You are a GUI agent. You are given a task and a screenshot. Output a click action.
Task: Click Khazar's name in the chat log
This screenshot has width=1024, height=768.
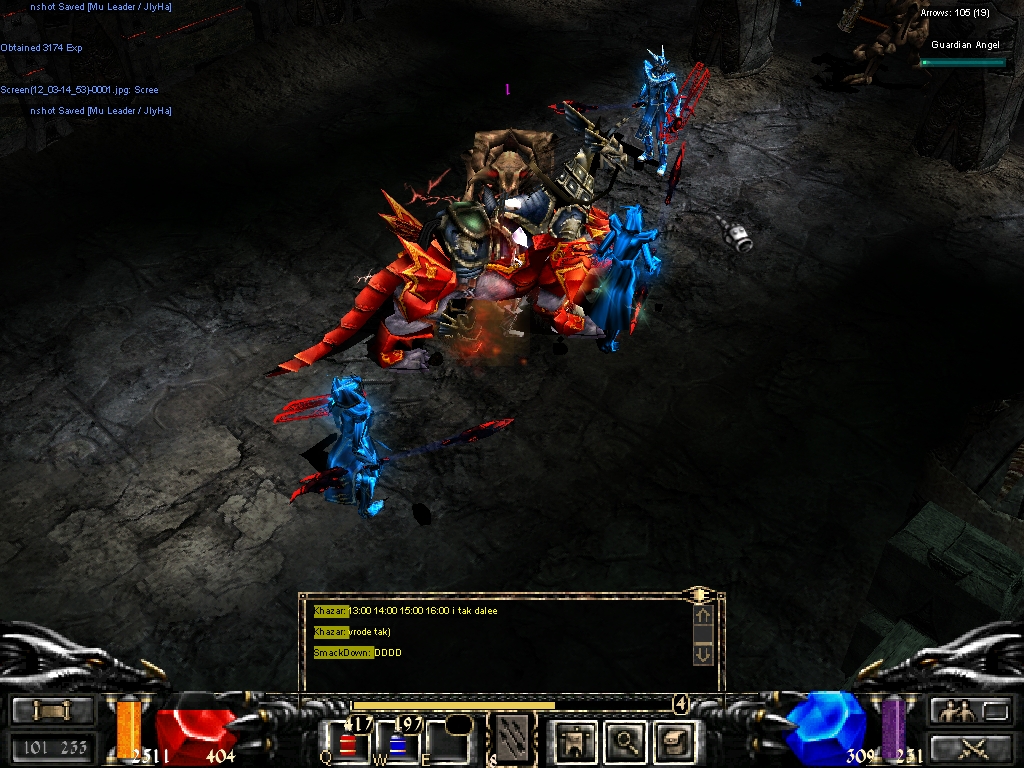click(x=330, y=610)
